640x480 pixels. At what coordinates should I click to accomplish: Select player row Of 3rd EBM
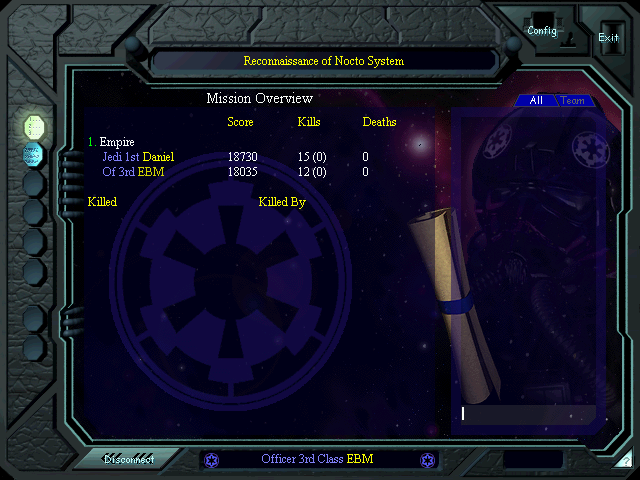point(133,172)
